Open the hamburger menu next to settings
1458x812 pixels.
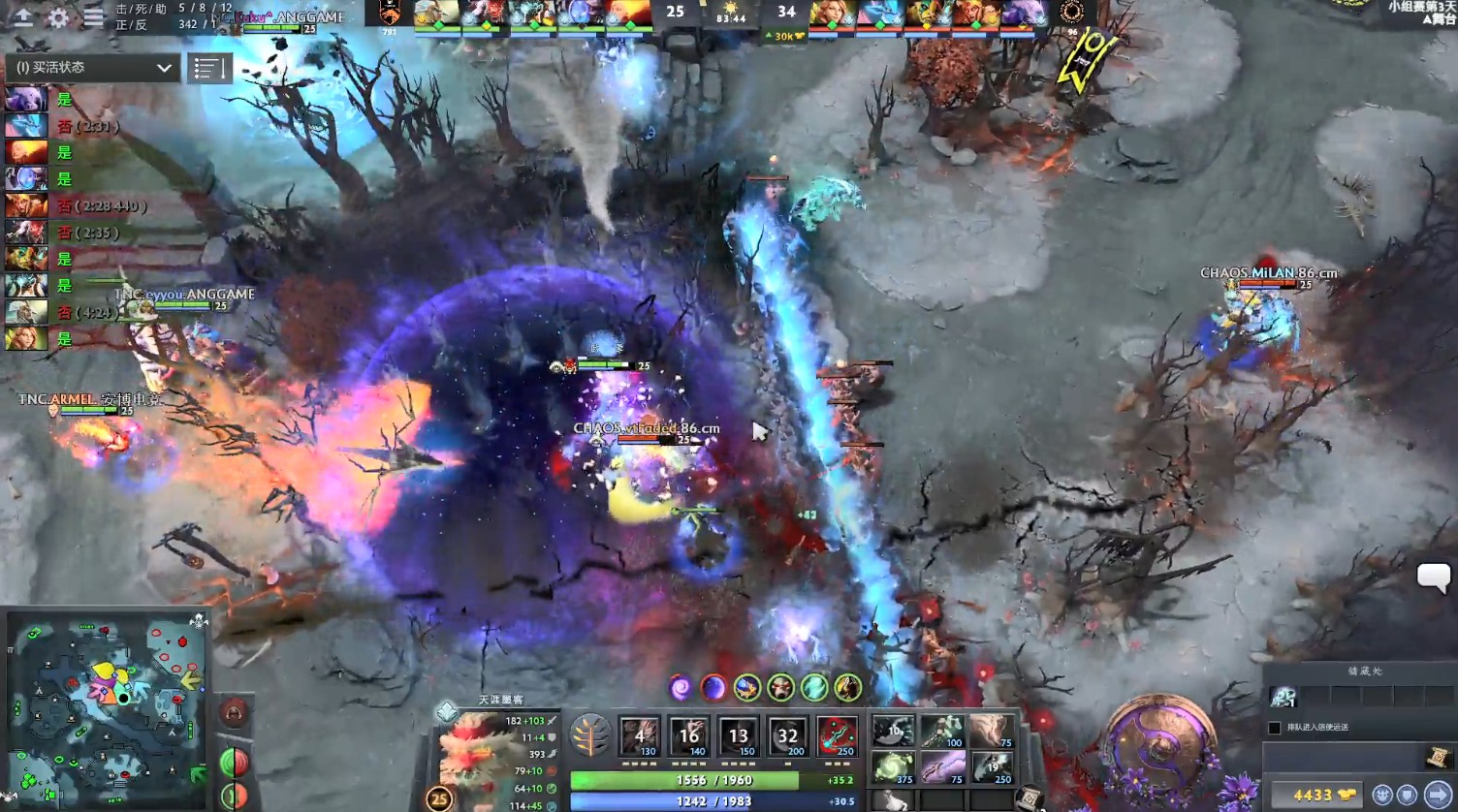point(91,18)
